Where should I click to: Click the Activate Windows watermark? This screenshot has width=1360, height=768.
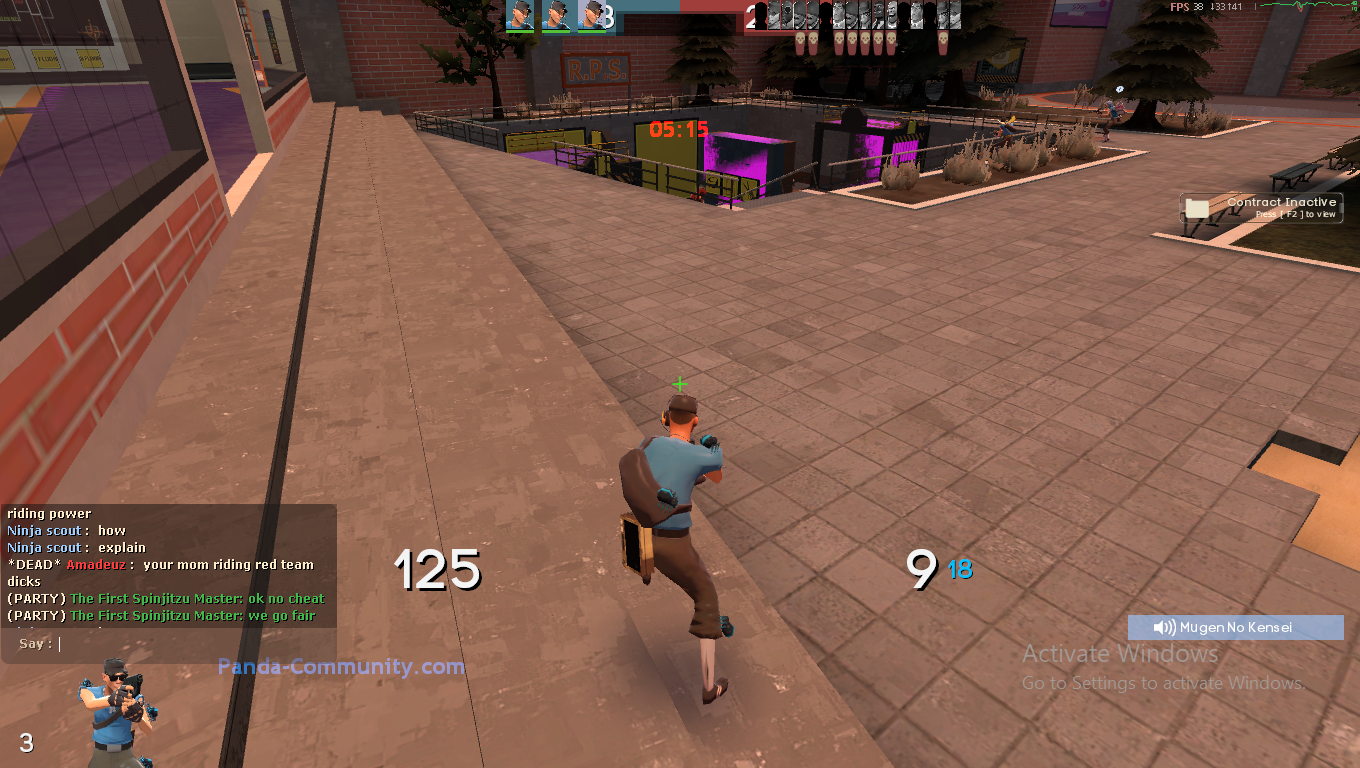coord(1120,654)
